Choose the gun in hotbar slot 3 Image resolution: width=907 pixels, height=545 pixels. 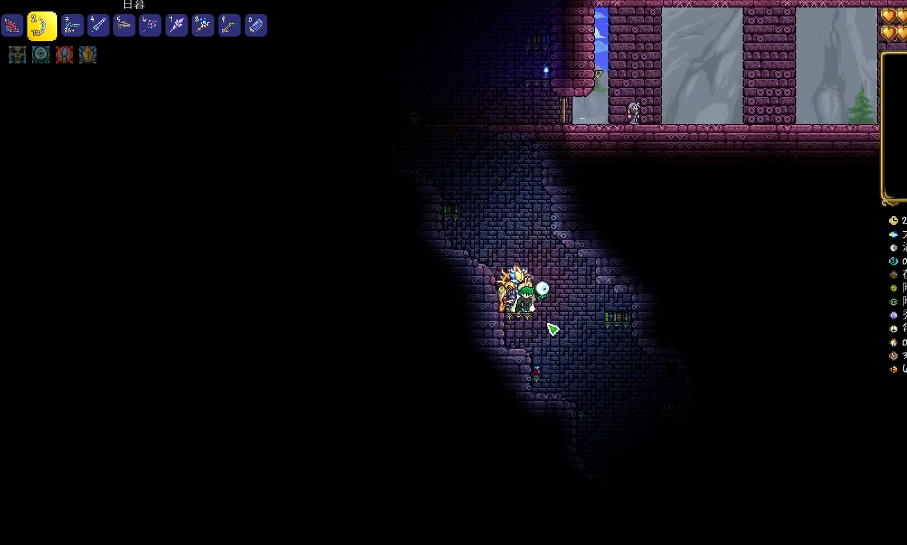point(72,25)
